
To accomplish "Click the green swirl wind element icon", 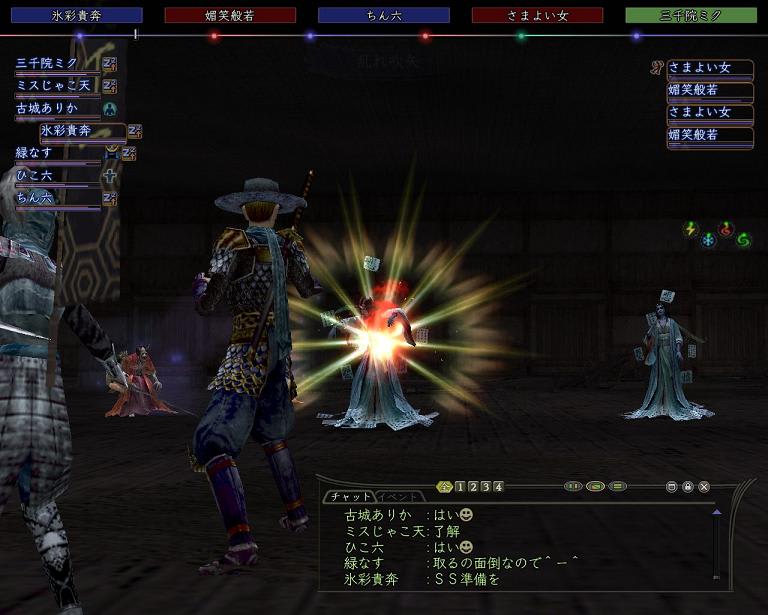I will click(743, 239).
